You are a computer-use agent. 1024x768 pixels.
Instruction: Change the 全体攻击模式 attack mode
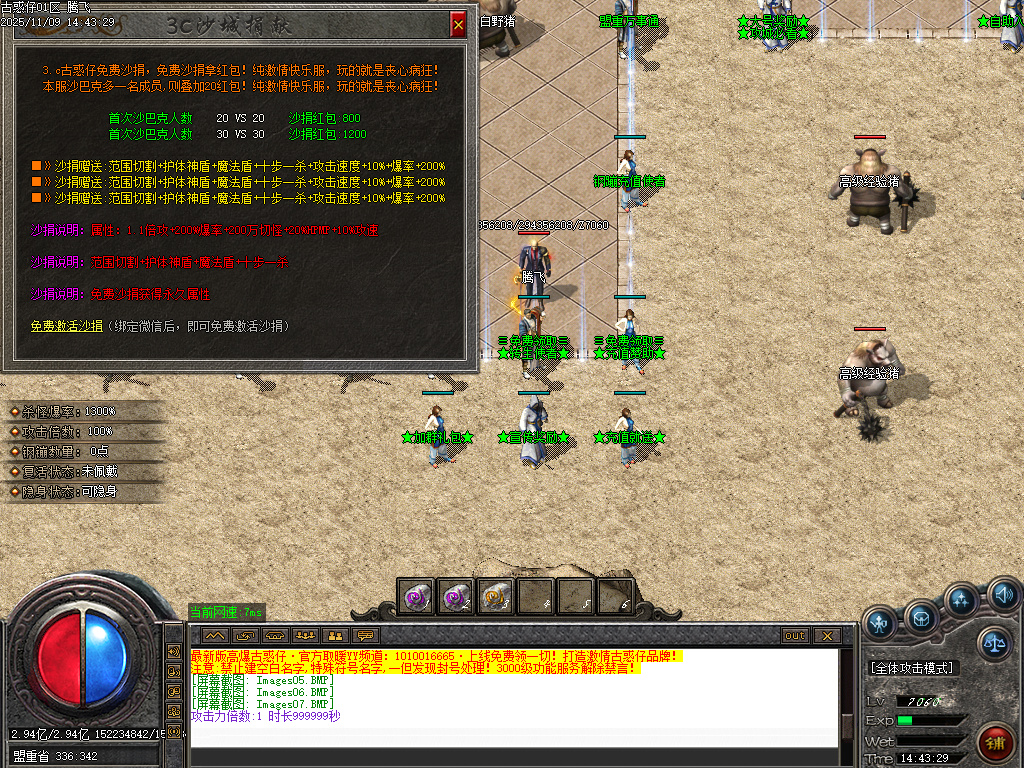point(911,668)
